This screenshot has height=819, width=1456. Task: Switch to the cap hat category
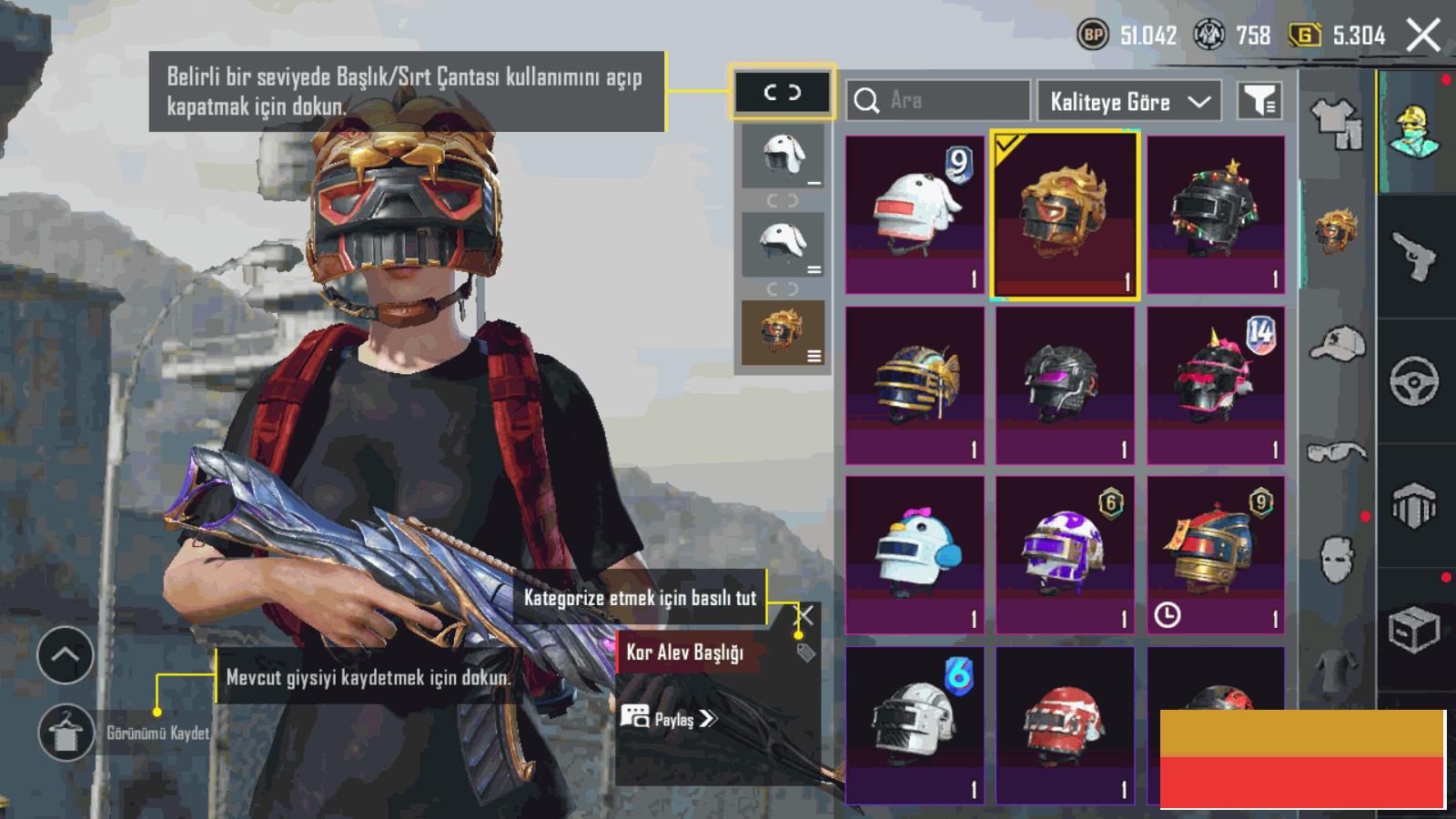coord(1336,344)
